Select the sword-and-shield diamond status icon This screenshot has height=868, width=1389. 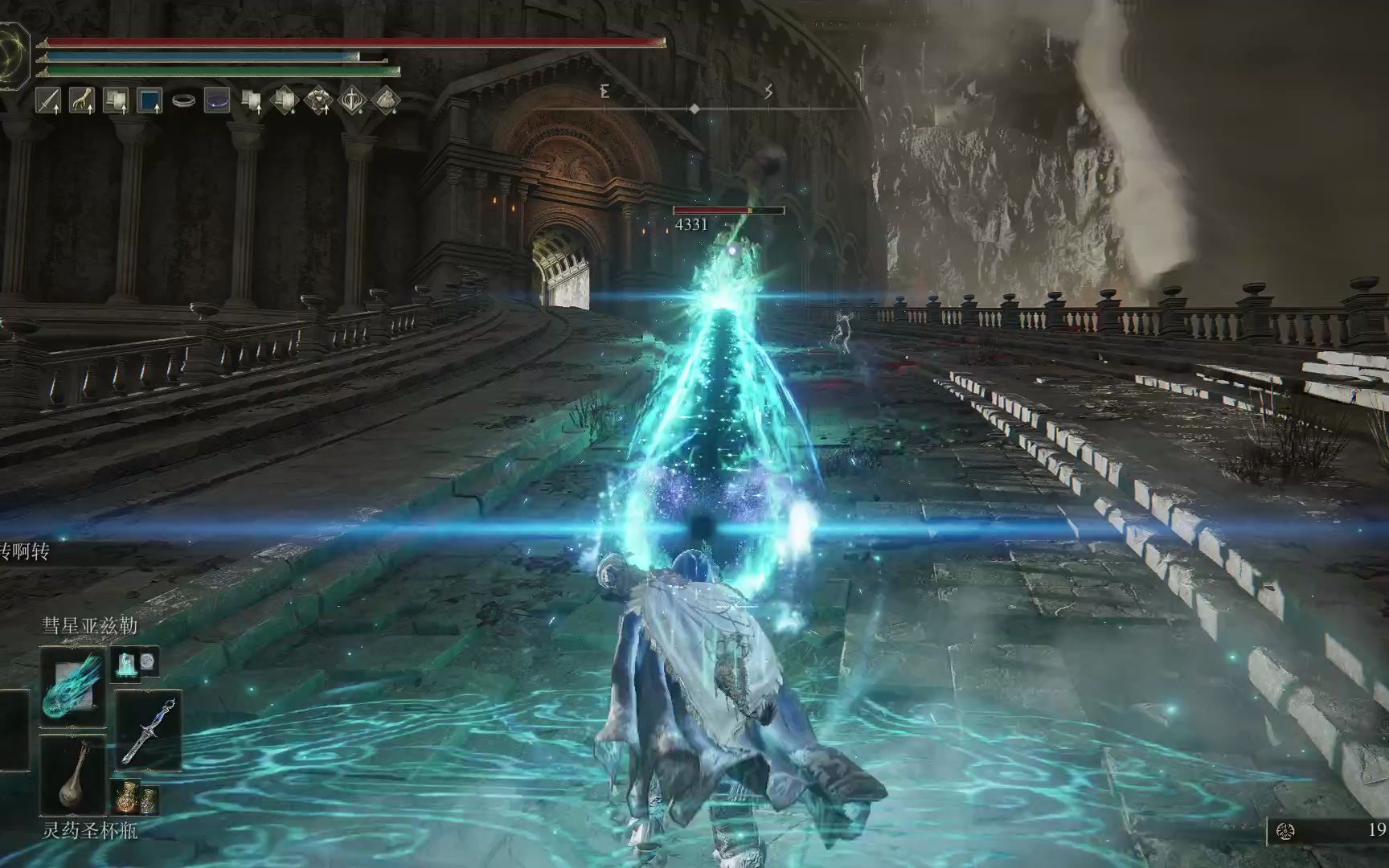pos(353,100)
